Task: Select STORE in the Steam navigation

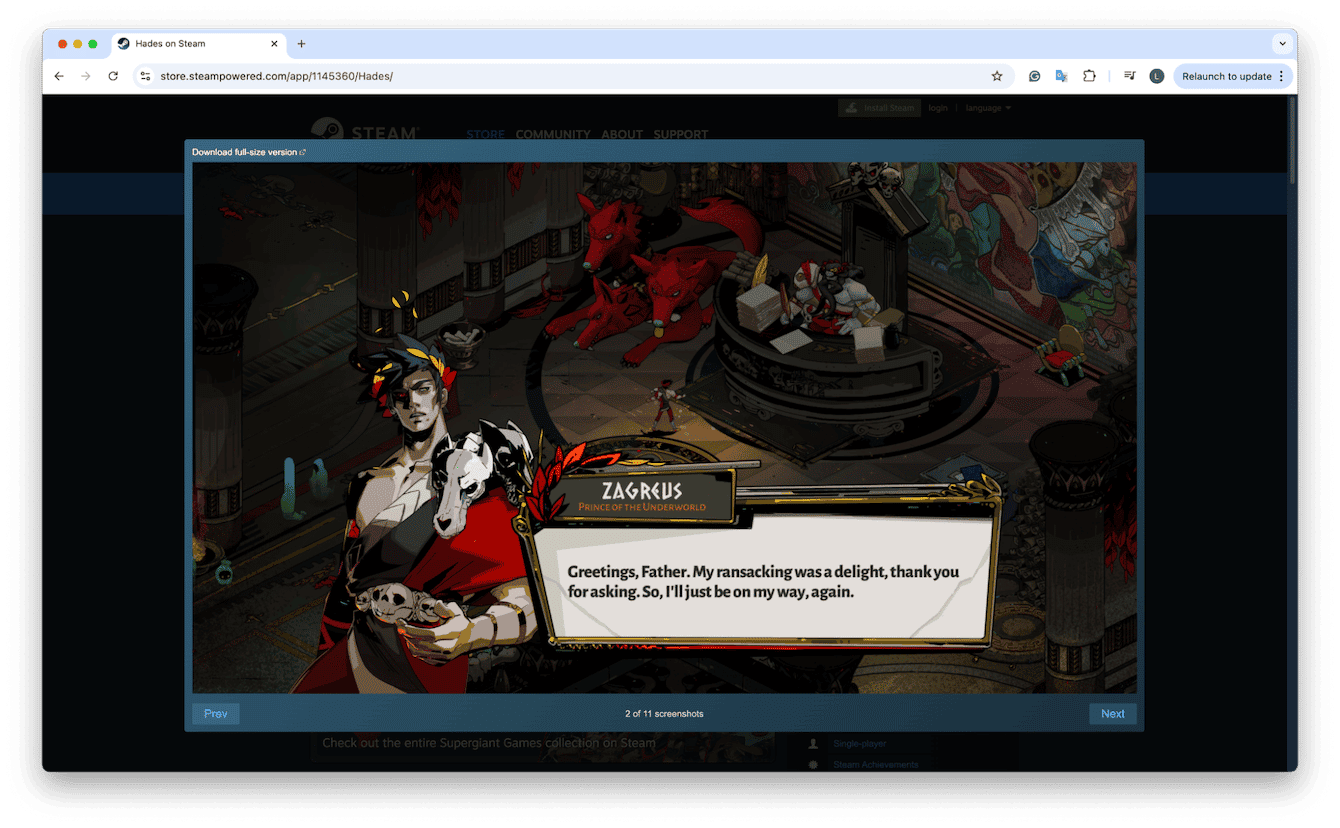Action: pos(486,134)
